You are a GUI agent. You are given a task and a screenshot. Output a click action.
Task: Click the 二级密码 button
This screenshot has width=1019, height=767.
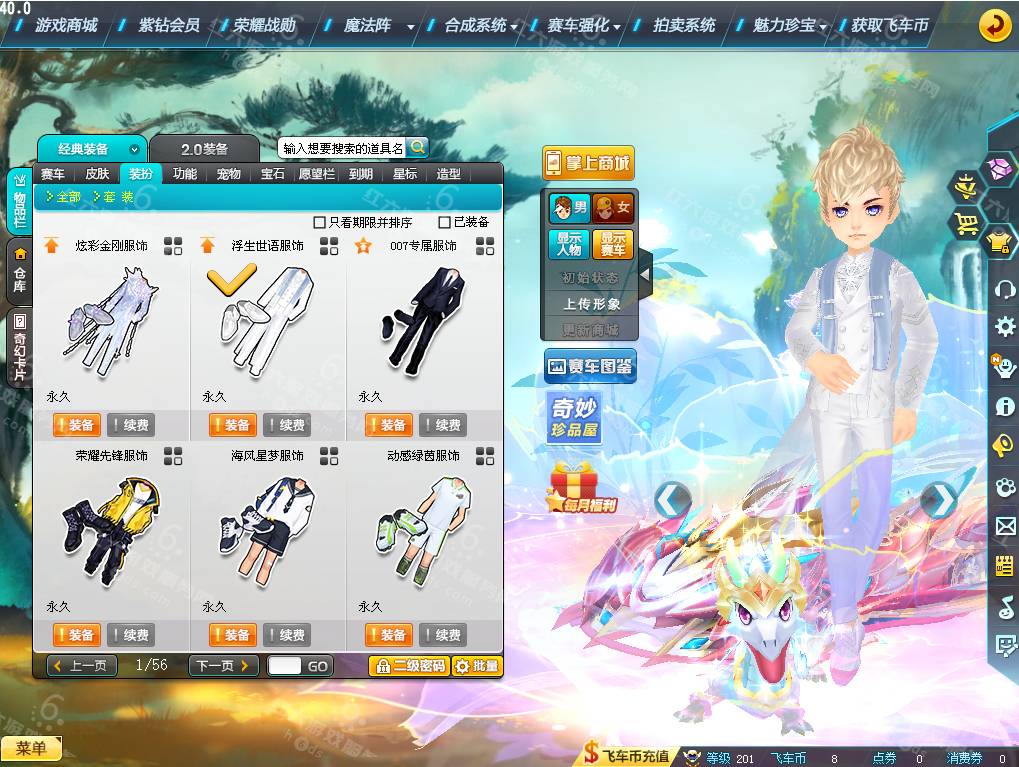point(409,665)
